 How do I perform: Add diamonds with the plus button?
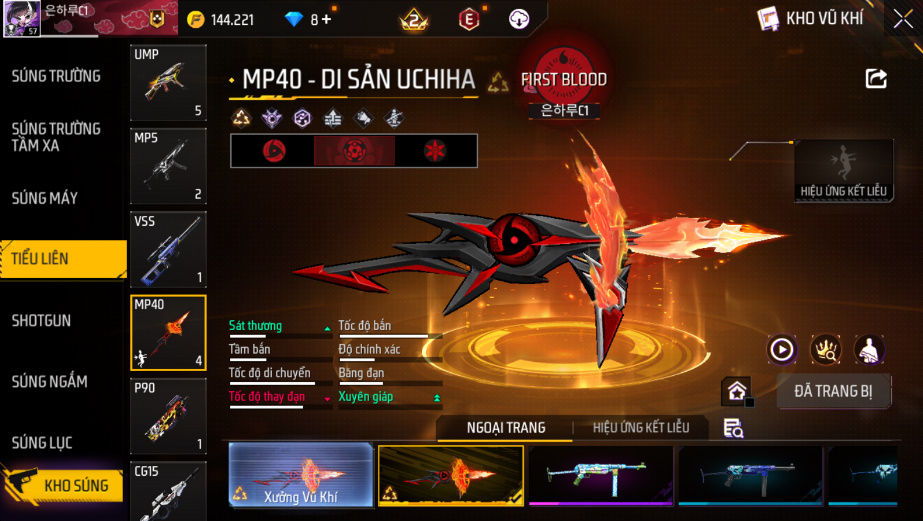click(x=326, y=19)
